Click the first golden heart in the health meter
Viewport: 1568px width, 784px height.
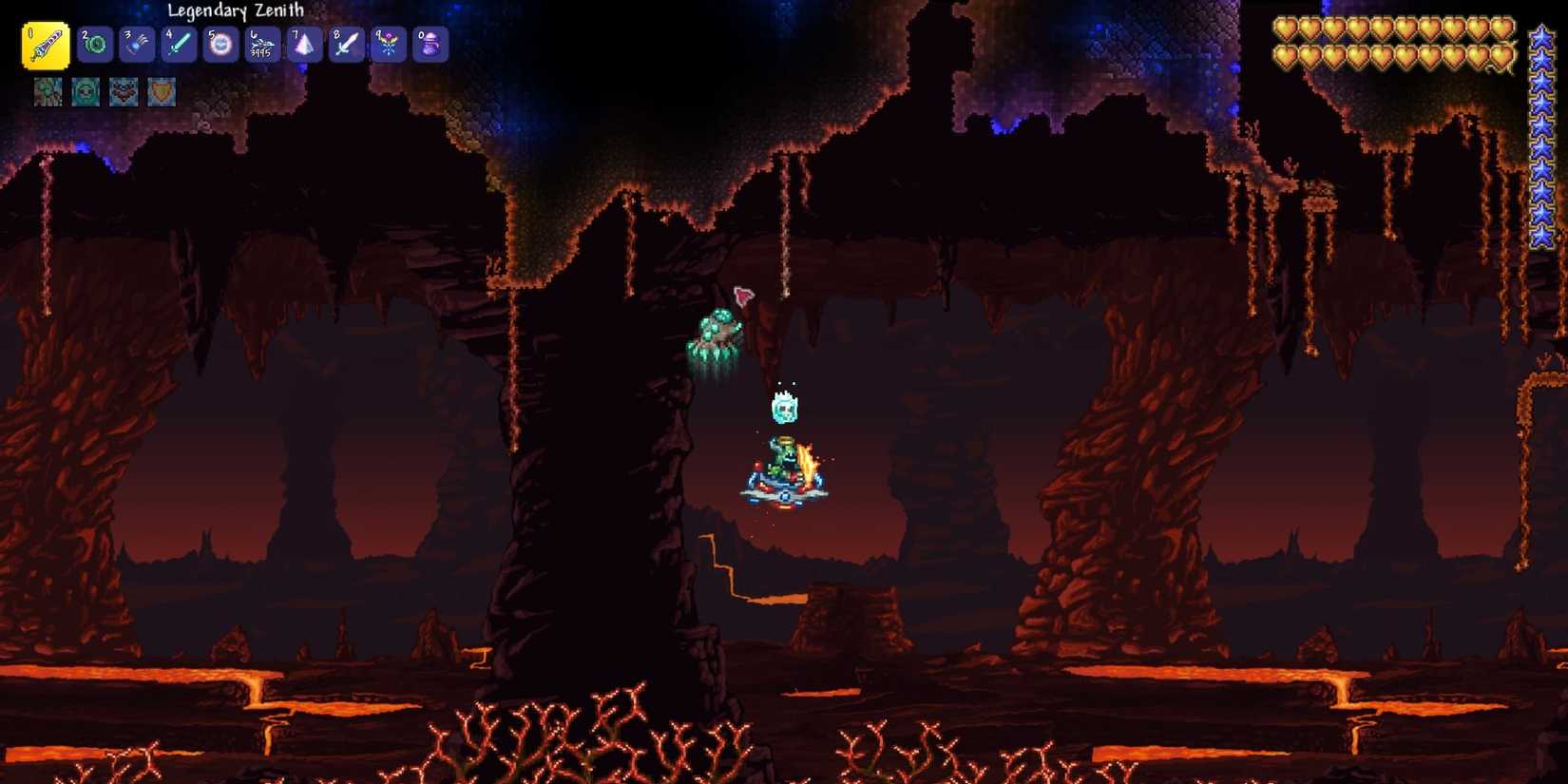(1288, 29)
